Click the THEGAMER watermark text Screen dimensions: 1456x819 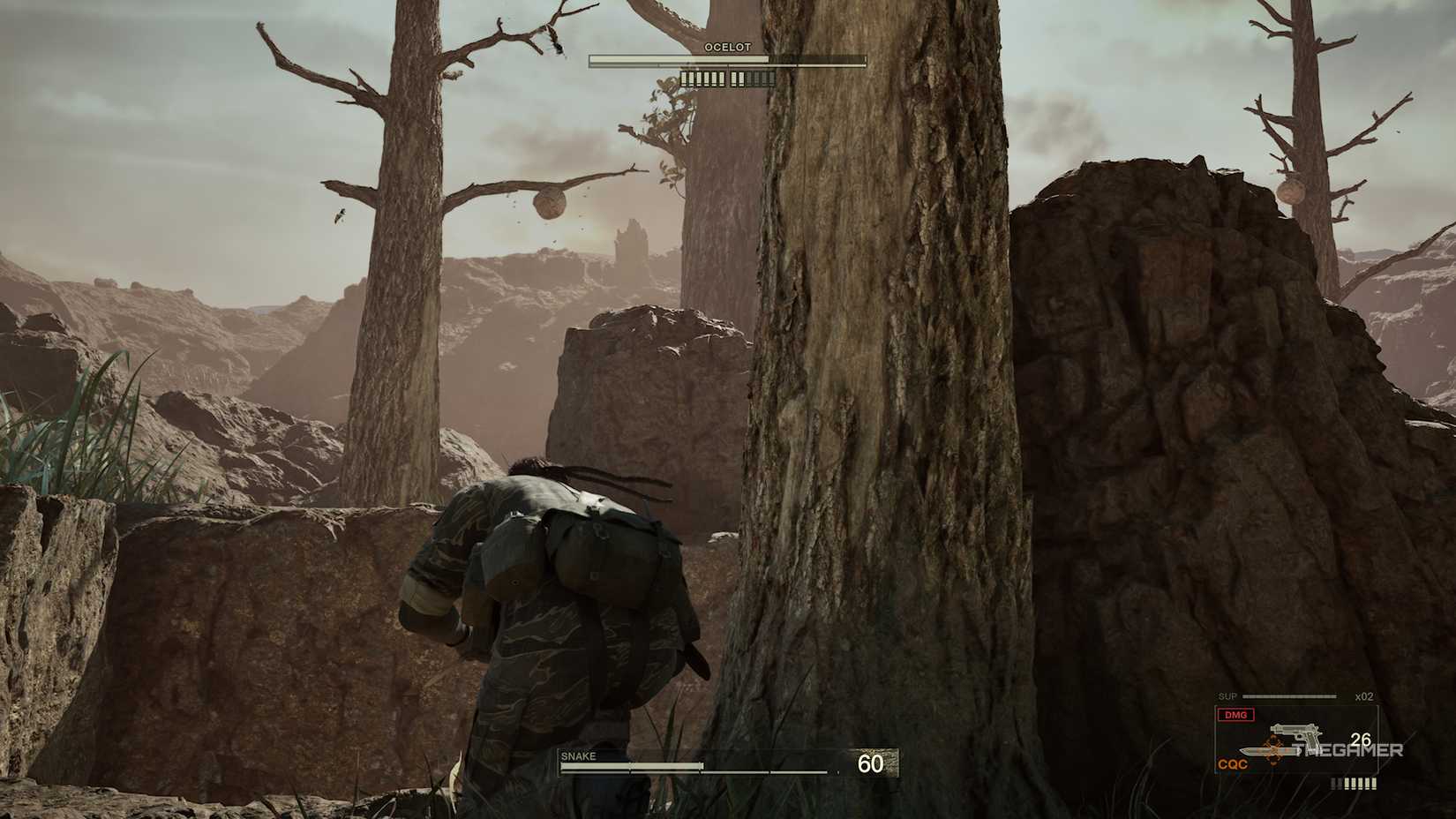pos(1347,750)
